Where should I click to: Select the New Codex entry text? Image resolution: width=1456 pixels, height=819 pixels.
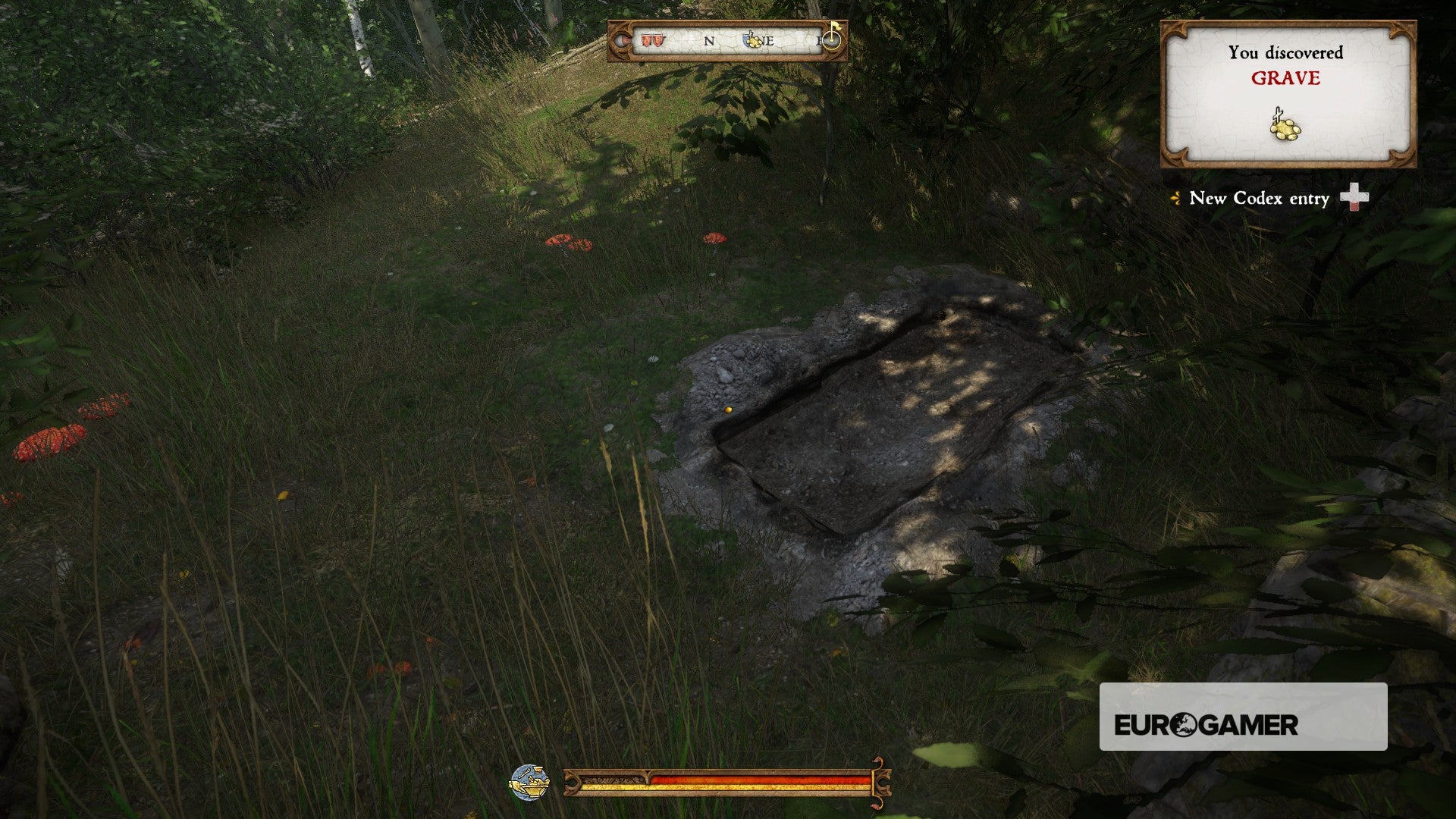click(x=1259, y=198)
